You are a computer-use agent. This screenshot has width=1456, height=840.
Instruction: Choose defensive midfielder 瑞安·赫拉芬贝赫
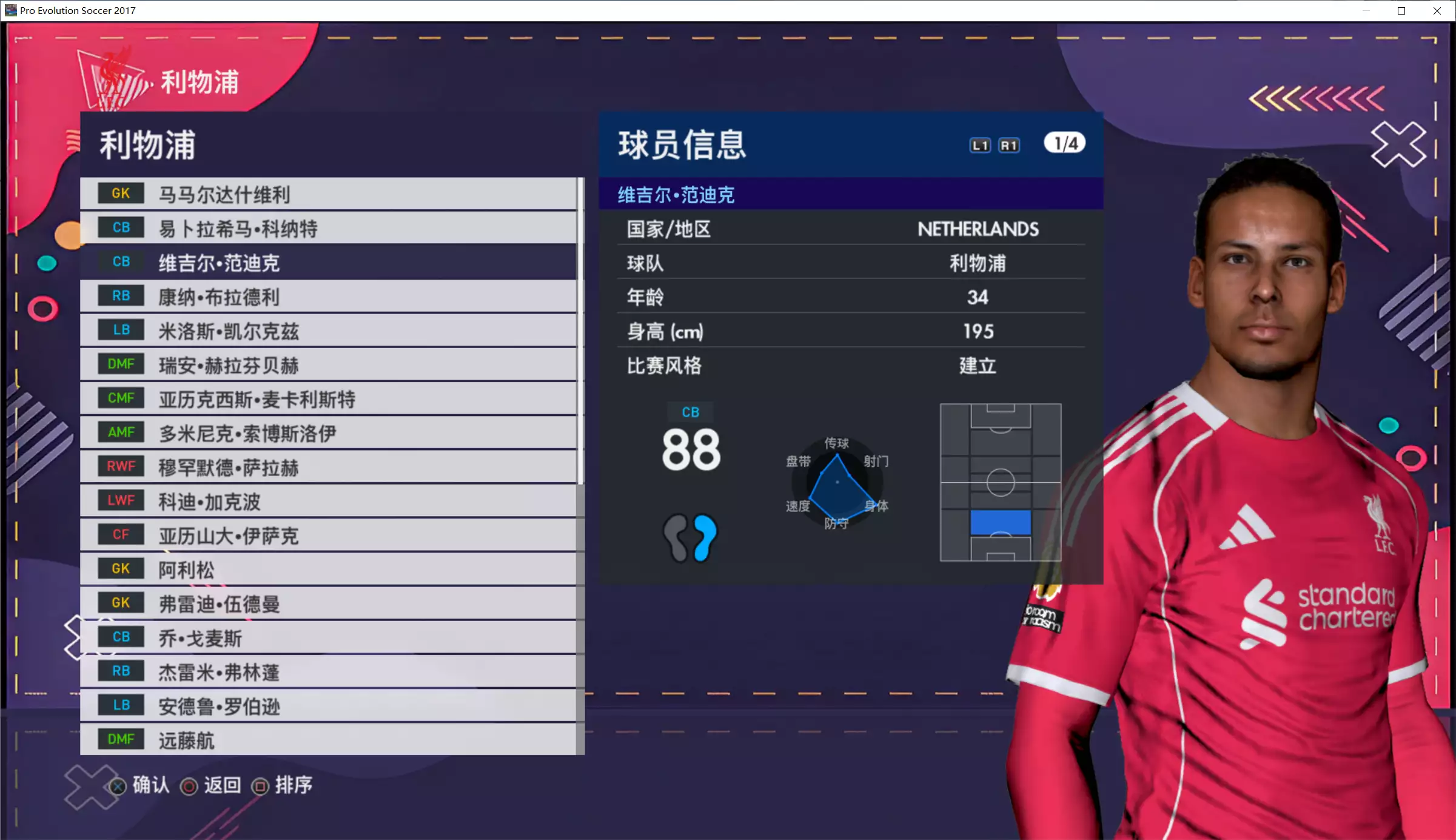coord(327,365)
